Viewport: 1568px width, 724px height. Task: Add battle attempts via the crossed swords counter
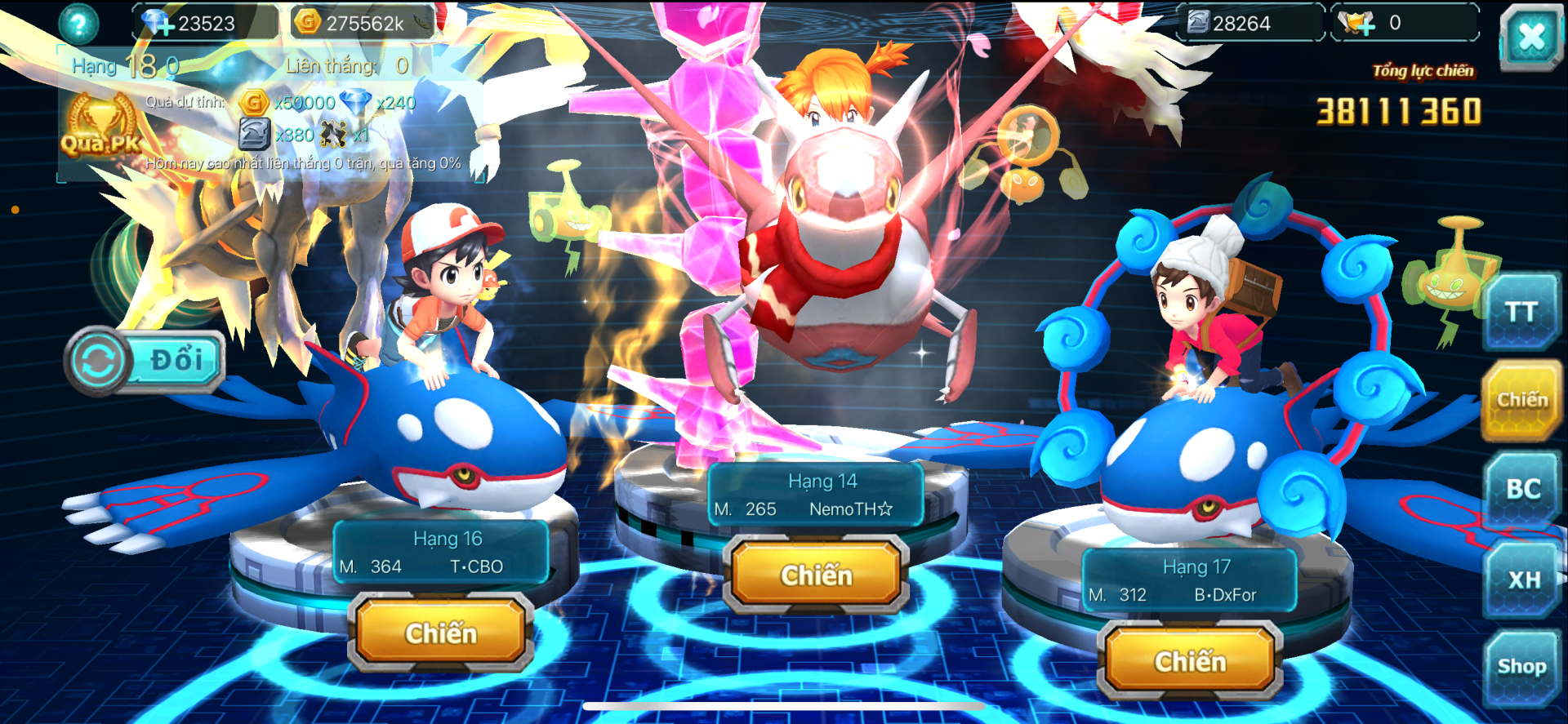coord(1359,24)
